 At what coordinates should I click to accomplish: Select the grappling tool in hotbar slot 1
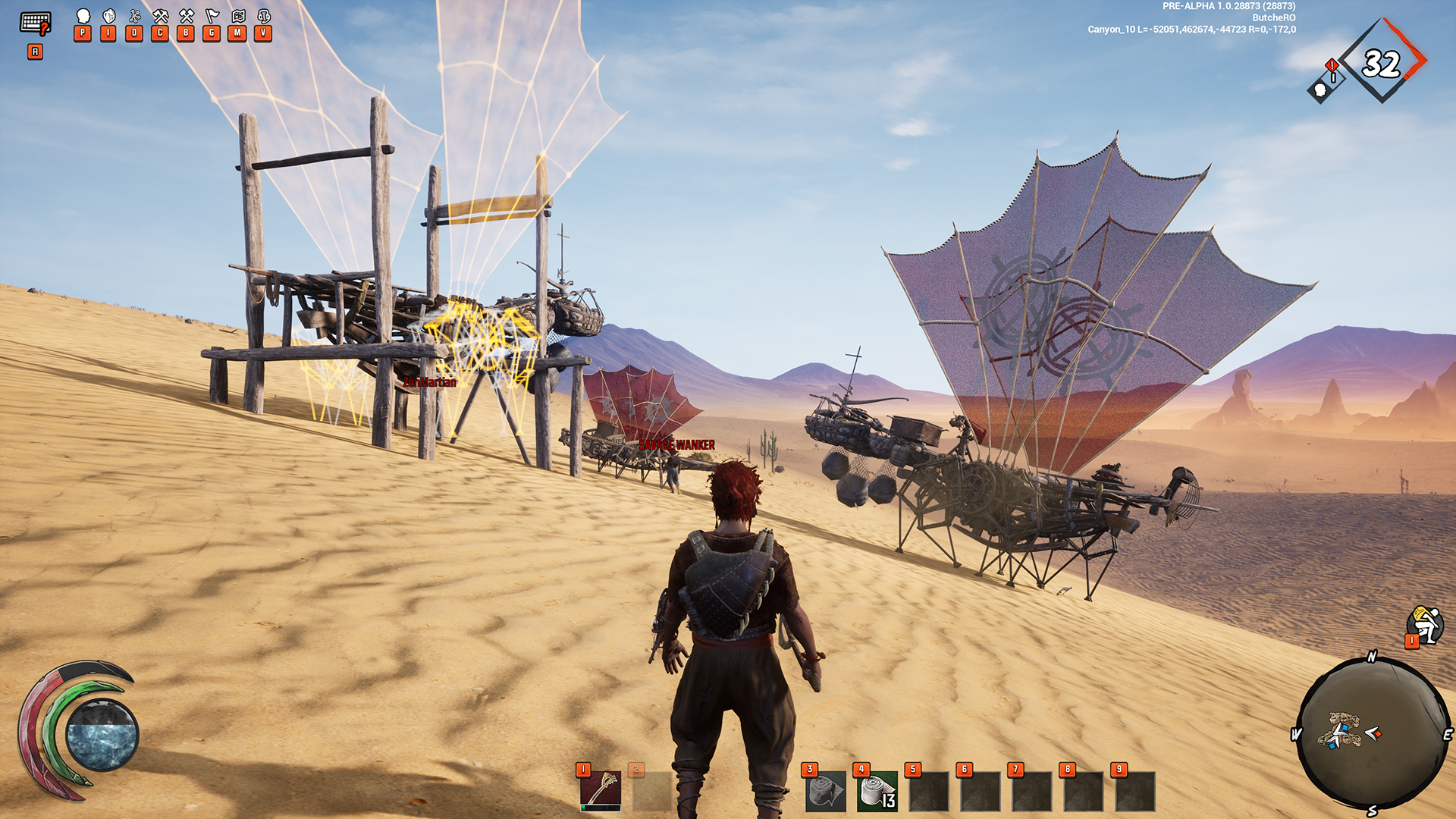pos(601,791)
